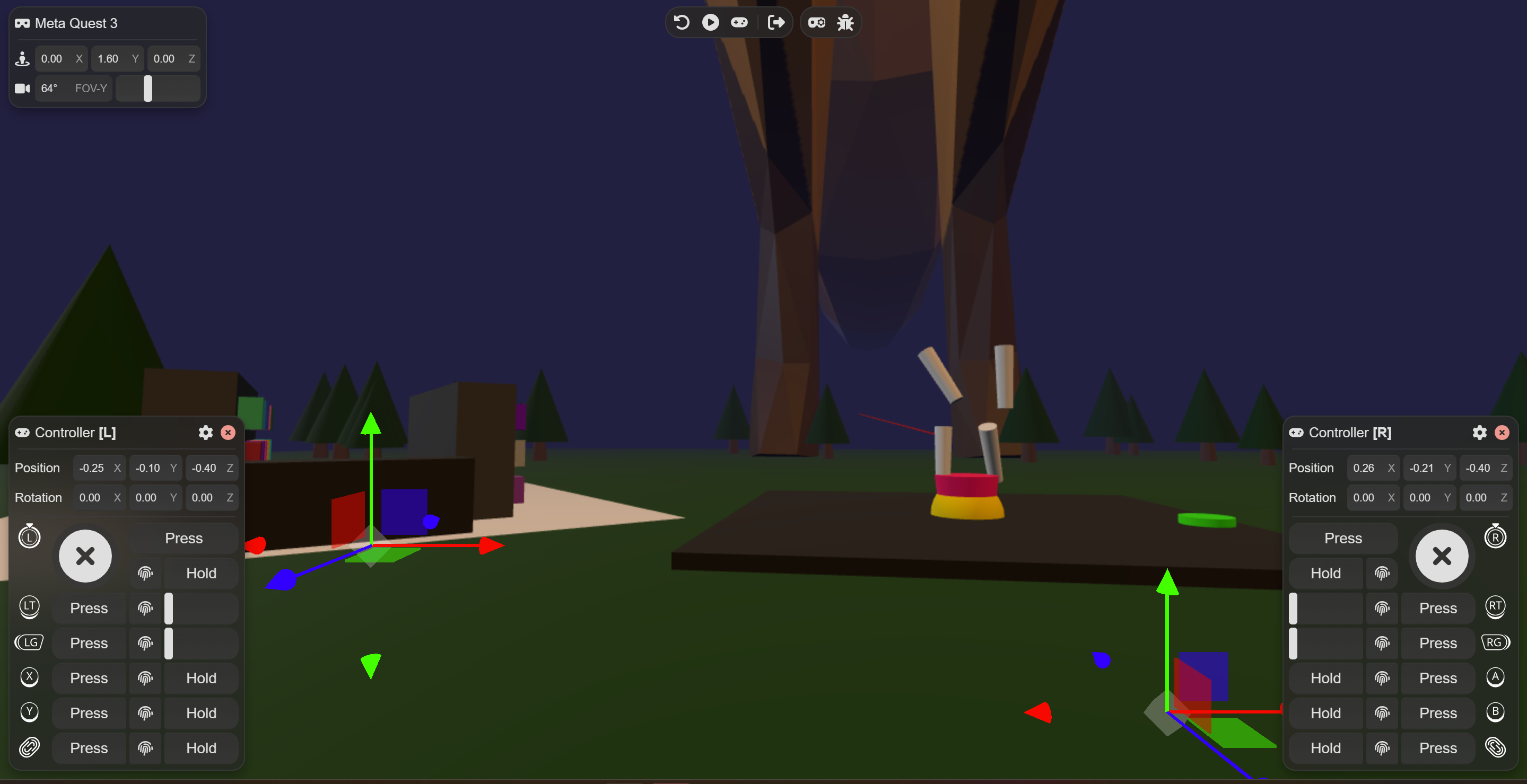The image size is (1527, 784).
Task: Close the Controller [R] panel
Action: pos(1502,433)
